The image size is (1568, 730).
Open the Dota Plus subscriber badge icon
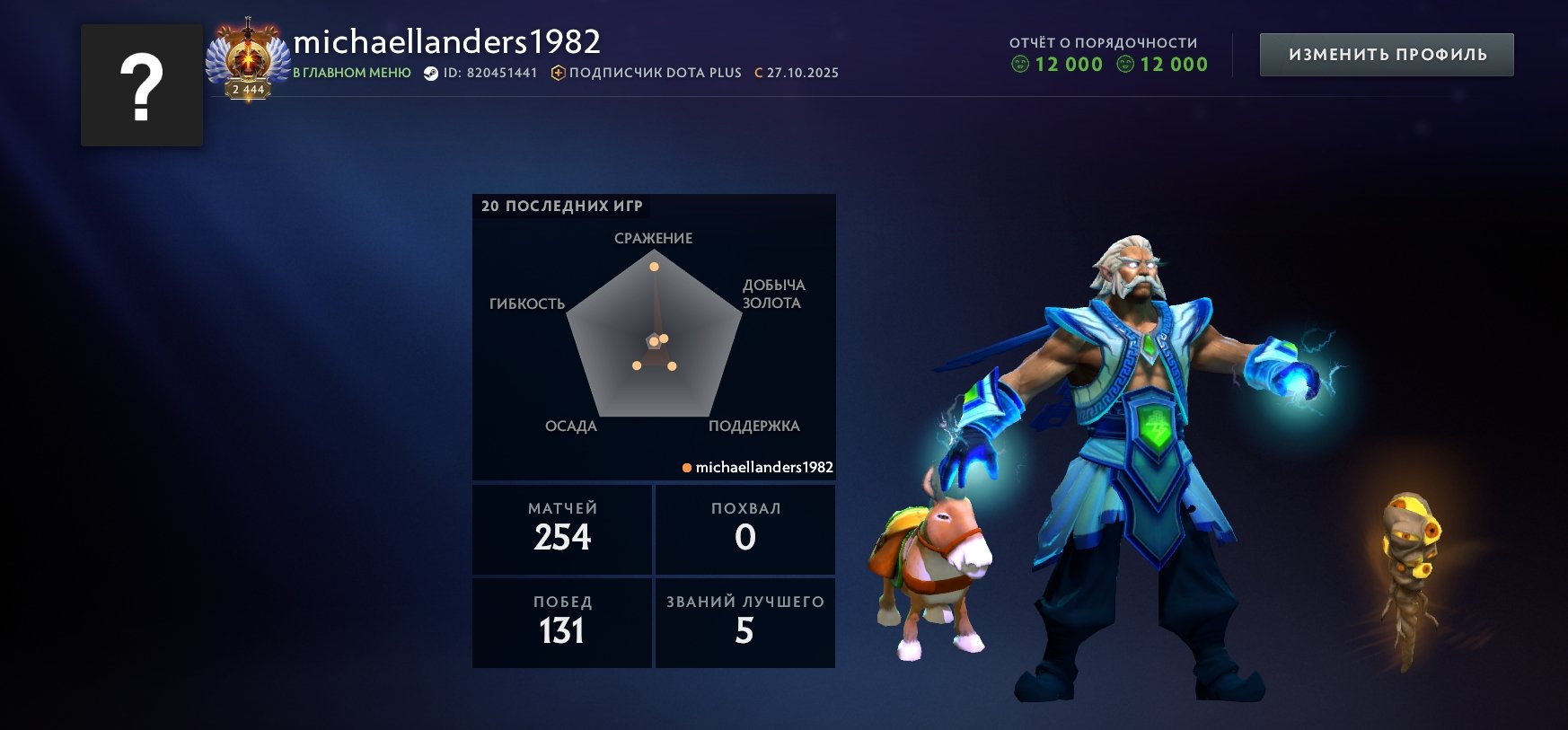tap(558, 74)
